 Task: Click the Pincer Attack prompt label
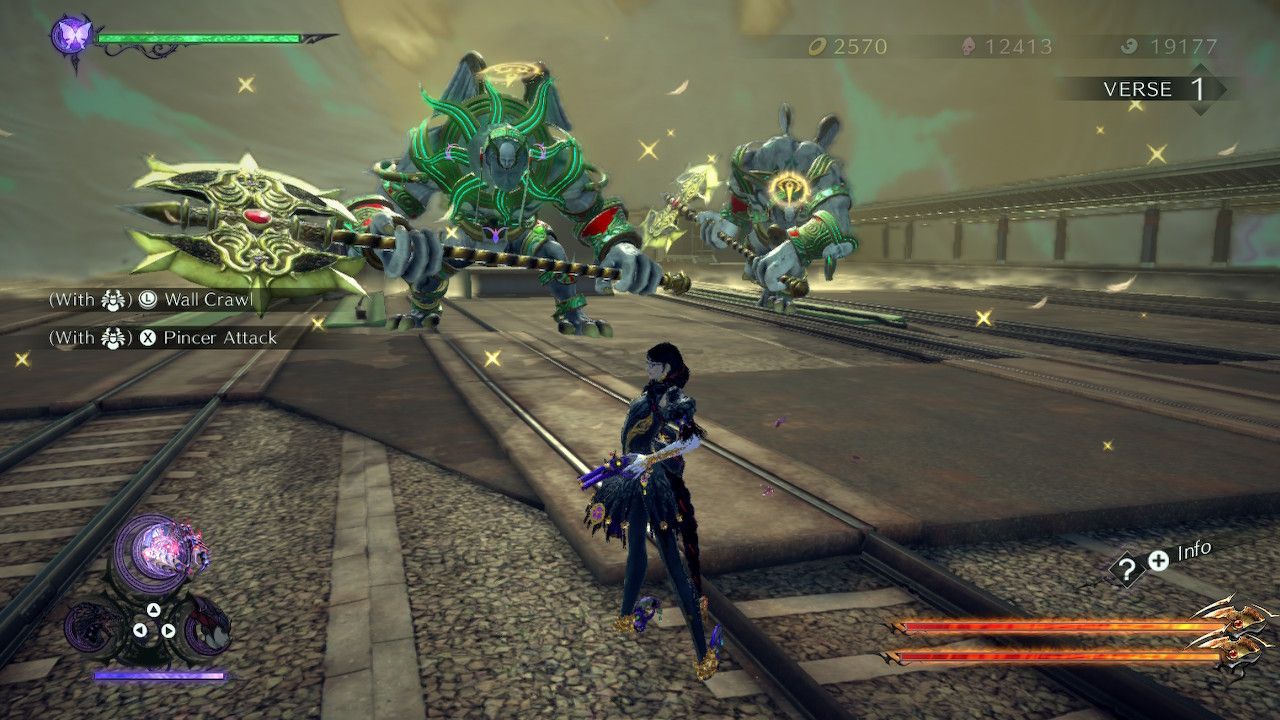point(220,337)
